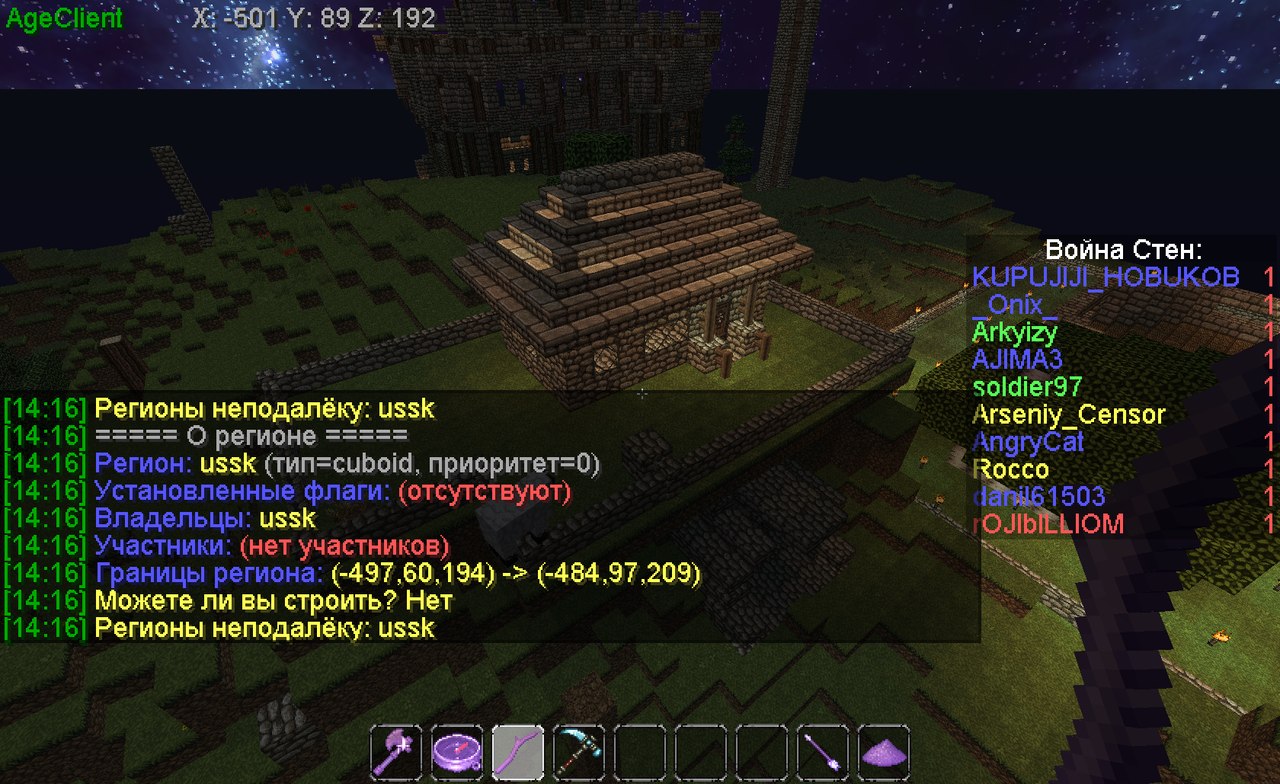Image resolution: width=1280 pixels, height=784 pixels.
Task: Click the region boundaries chat line
Action: 398,573
